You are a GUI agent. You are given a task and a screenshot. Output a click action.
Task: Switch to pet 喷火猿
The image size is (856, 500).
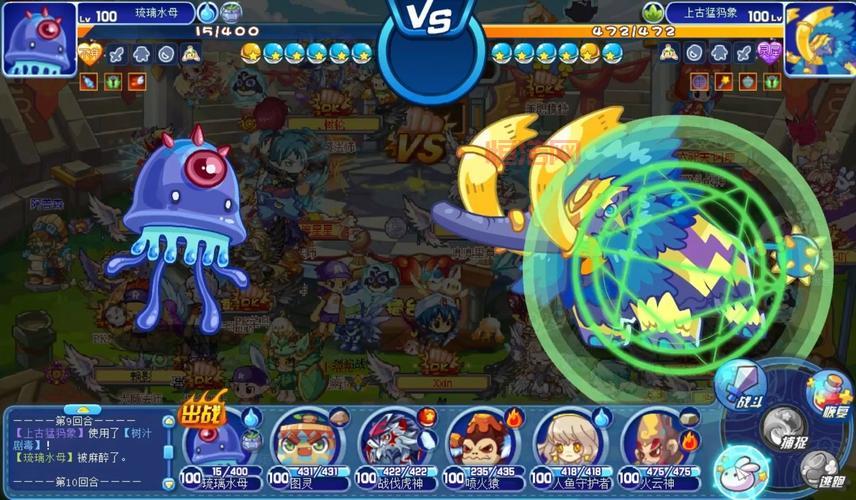tap(476, 441)
